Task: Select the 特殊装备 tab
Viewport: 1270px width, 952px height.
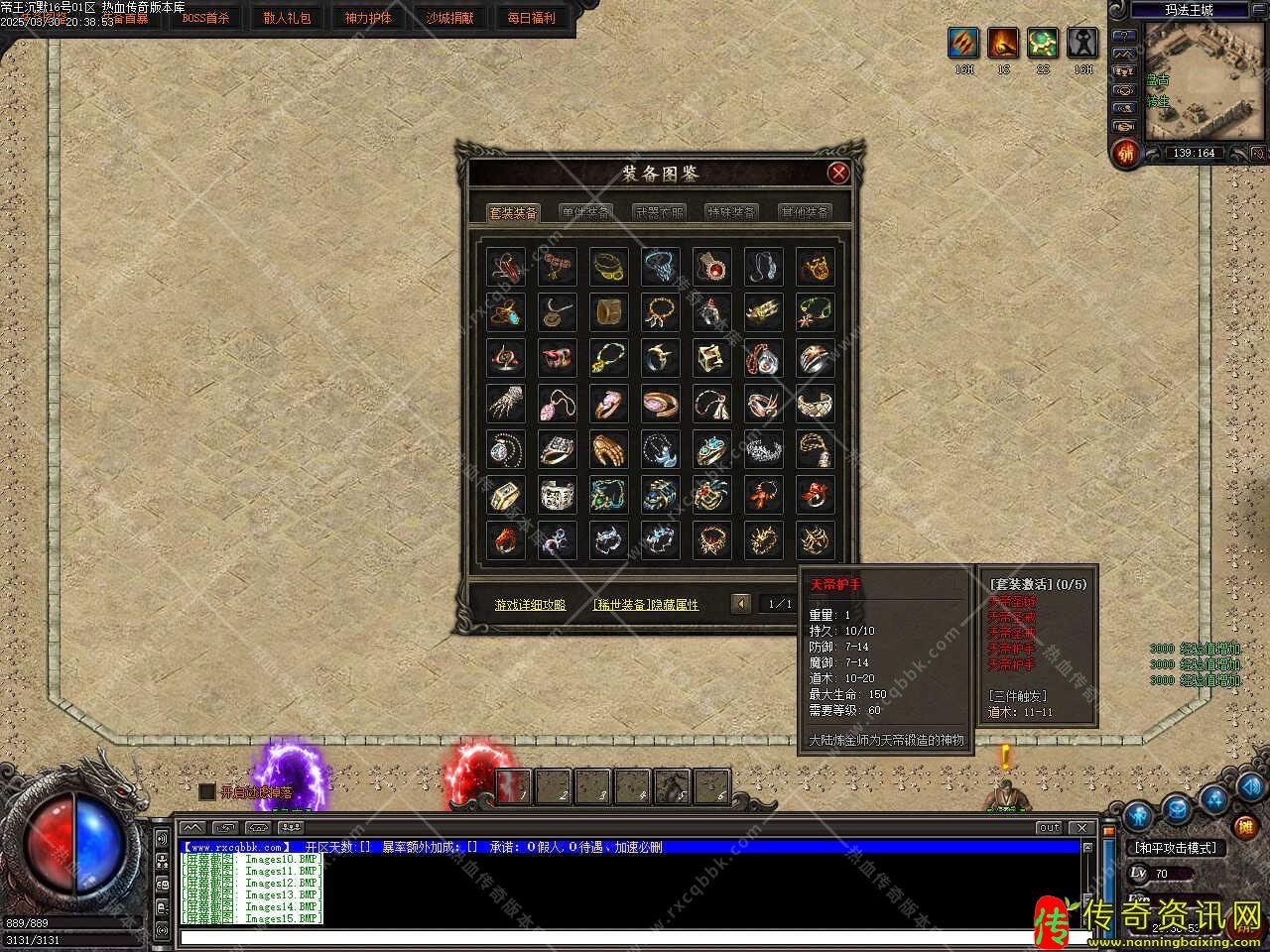Action: [731, 212]
